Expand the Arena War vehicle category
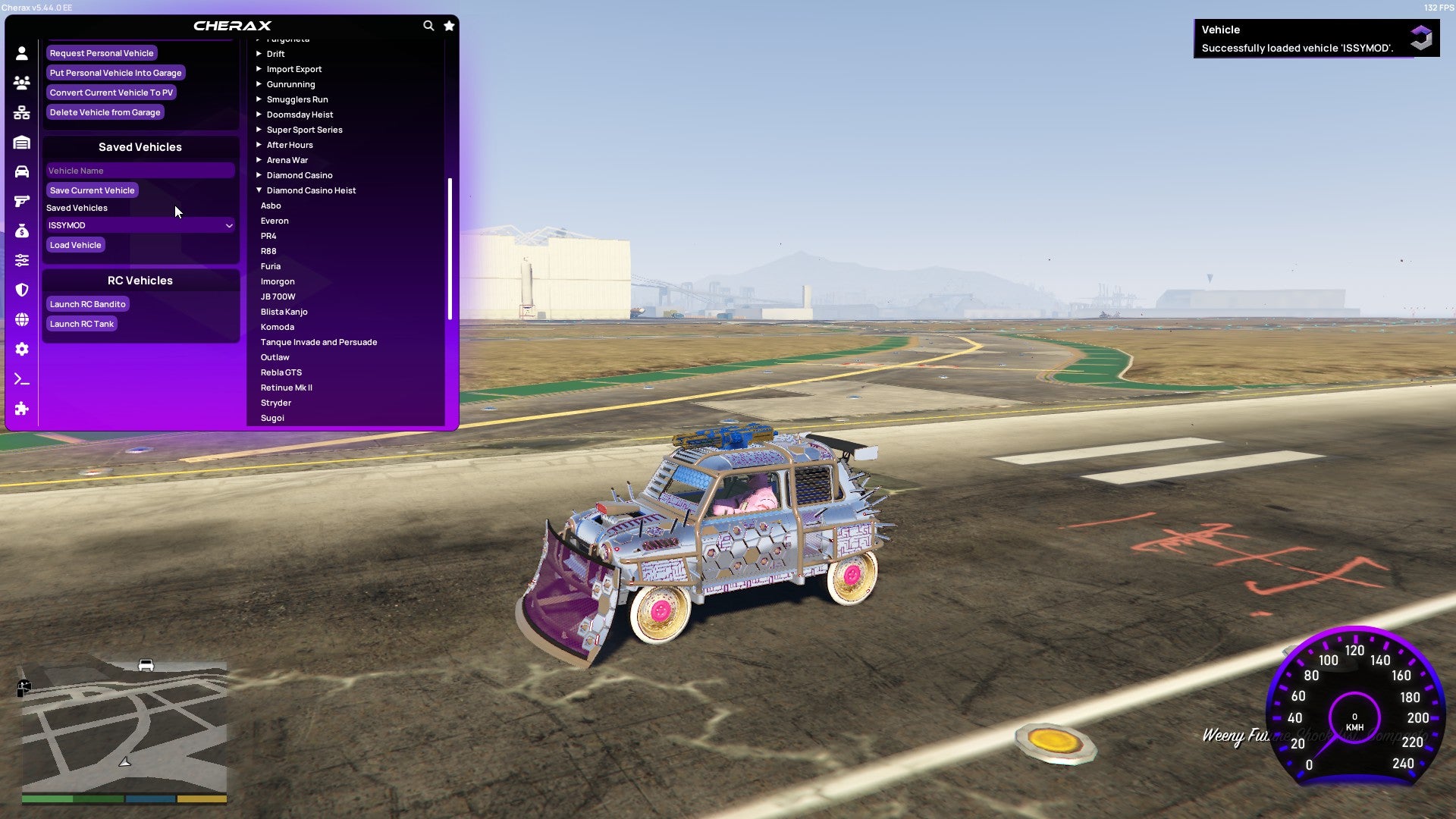This screenshot has height=819, width=1456. point(287,160)
